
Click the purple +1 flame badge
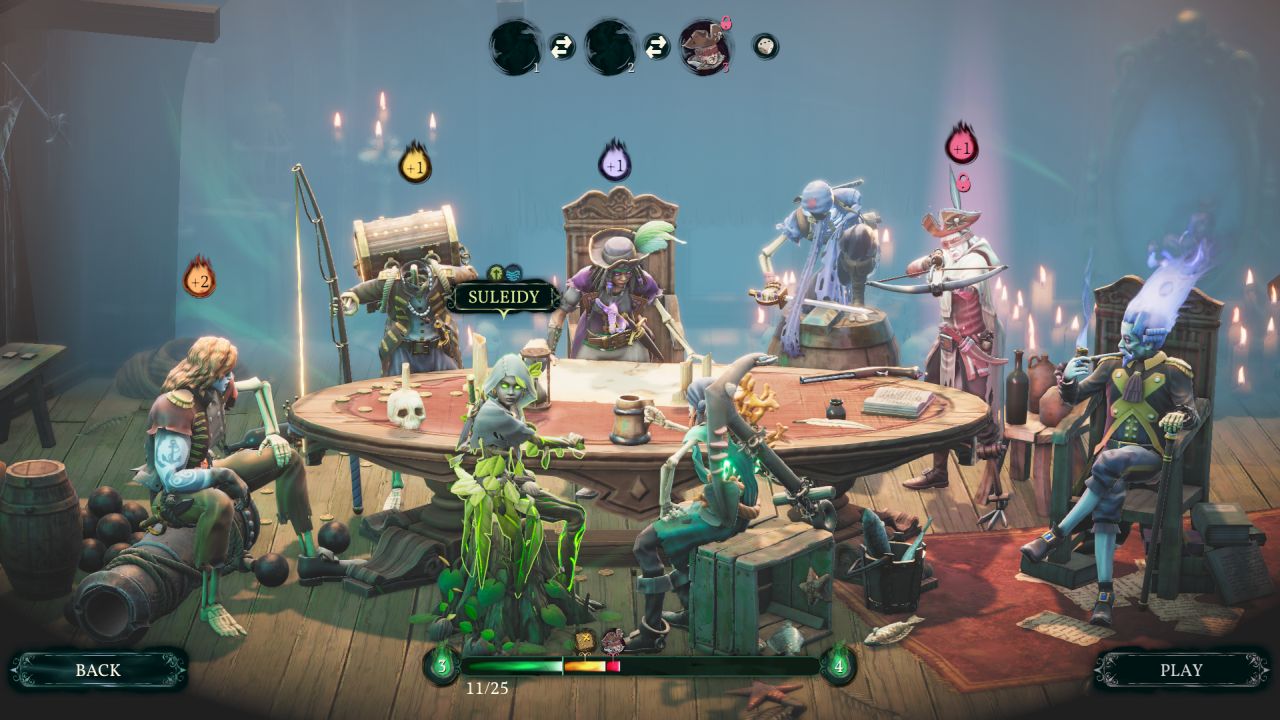click(x=615, y=163)
